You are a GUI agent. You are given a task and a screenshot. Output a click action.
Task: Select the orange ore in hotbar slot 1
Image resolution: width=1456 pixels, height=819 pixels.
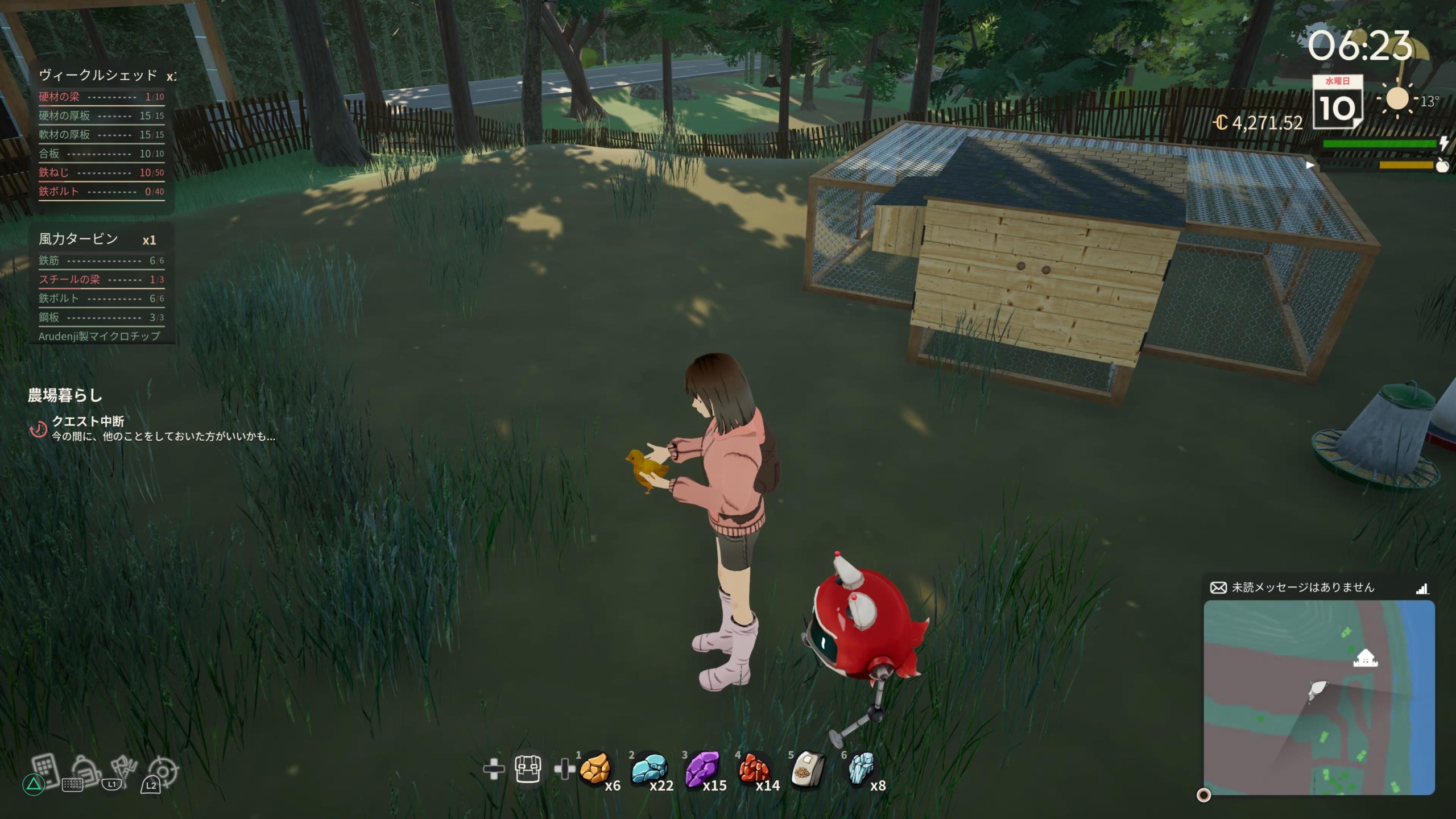pos(595,769)
